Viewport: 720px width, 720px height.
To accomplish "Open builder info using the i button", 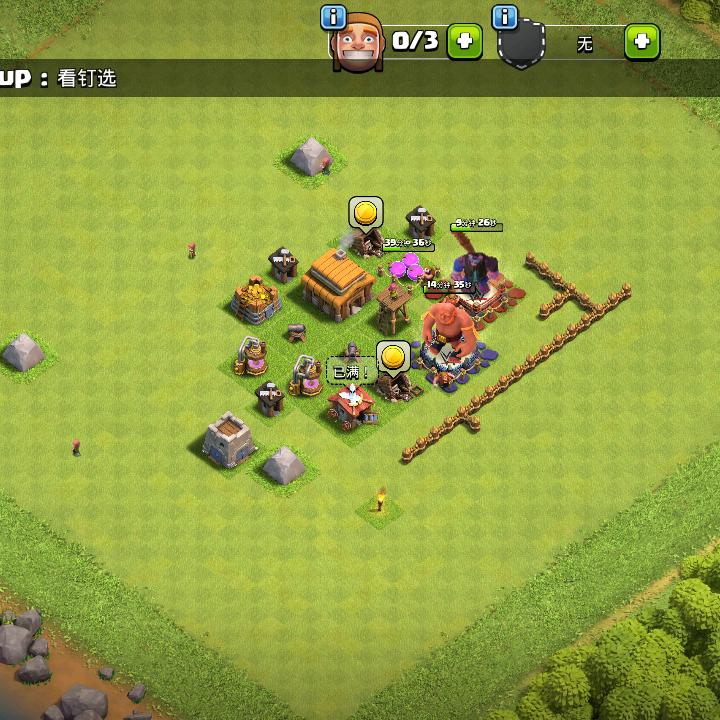I will click(x=333, y=17).
